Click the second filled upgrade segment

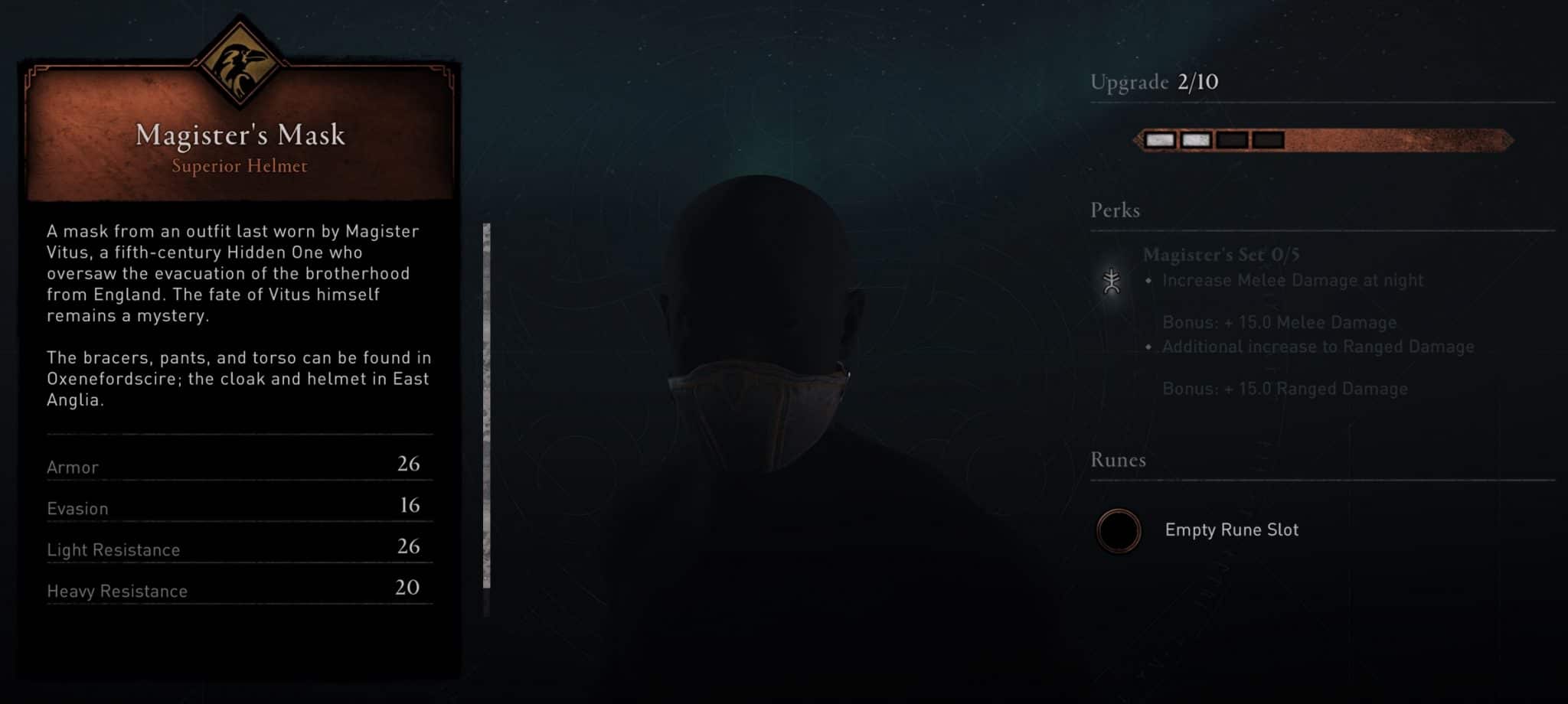(1196, 139)
